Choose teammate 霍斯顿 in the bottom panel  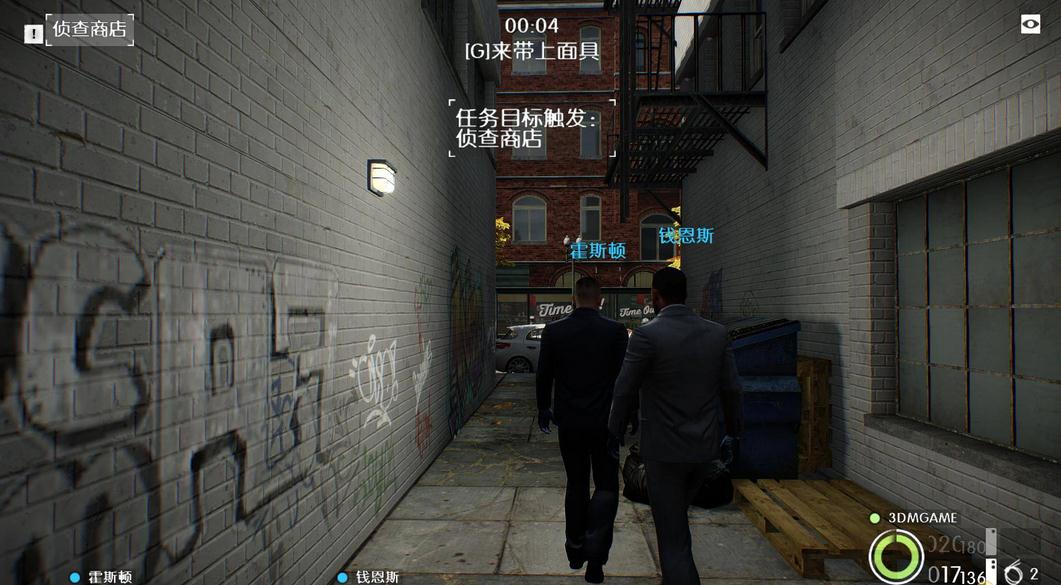click(x=109, y=577)
